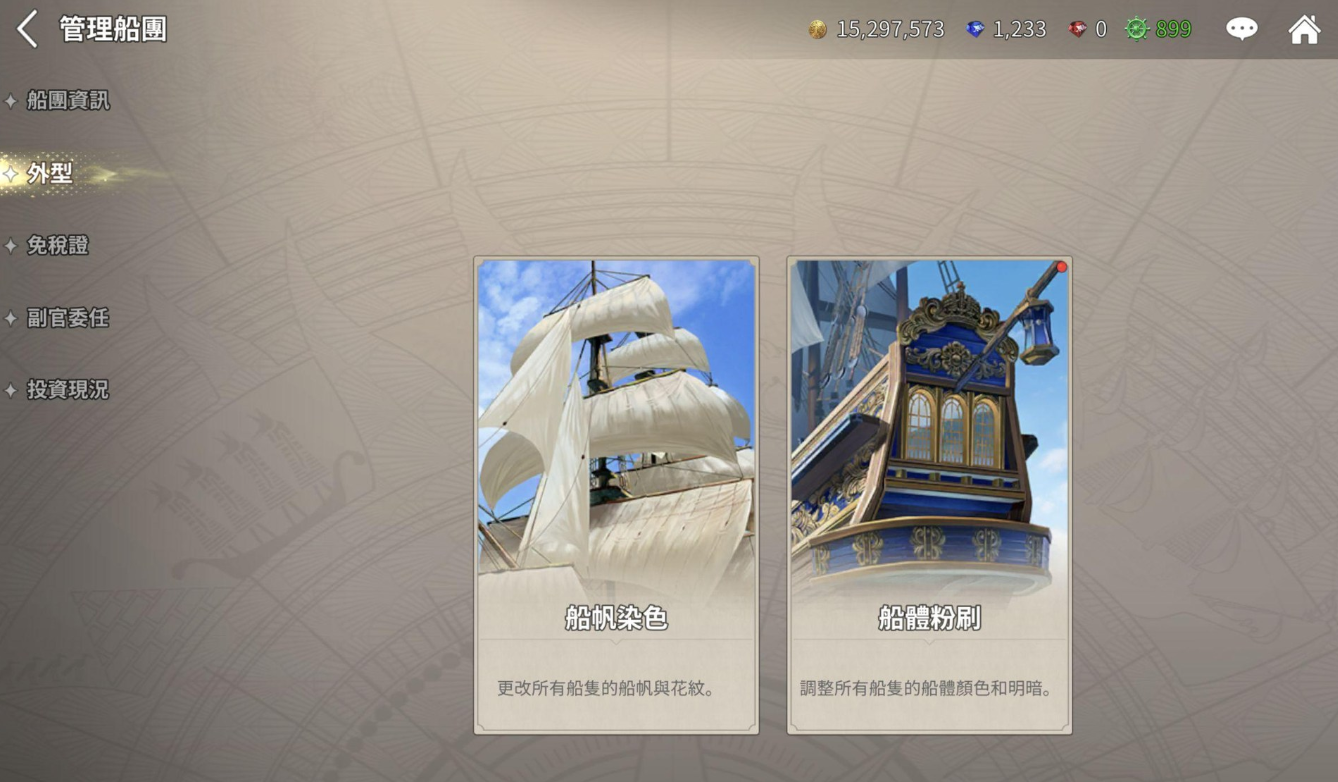Click the gold coin currency icon
Image resolution: width=1338 pixels, height=782 pixels.
pos(819,29)
